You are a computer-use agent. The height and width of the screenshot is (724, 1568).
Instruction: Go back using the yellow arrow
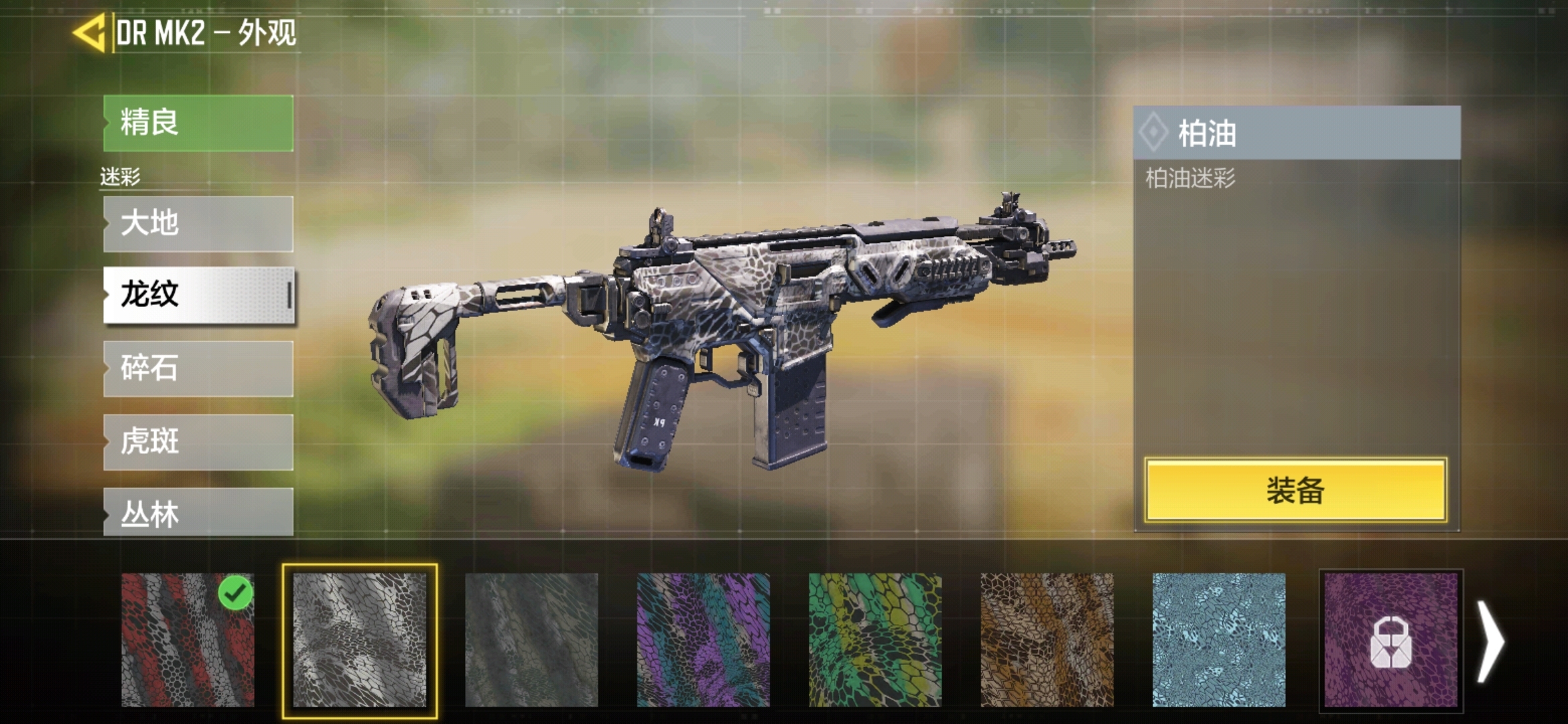(x=90, y=32)
